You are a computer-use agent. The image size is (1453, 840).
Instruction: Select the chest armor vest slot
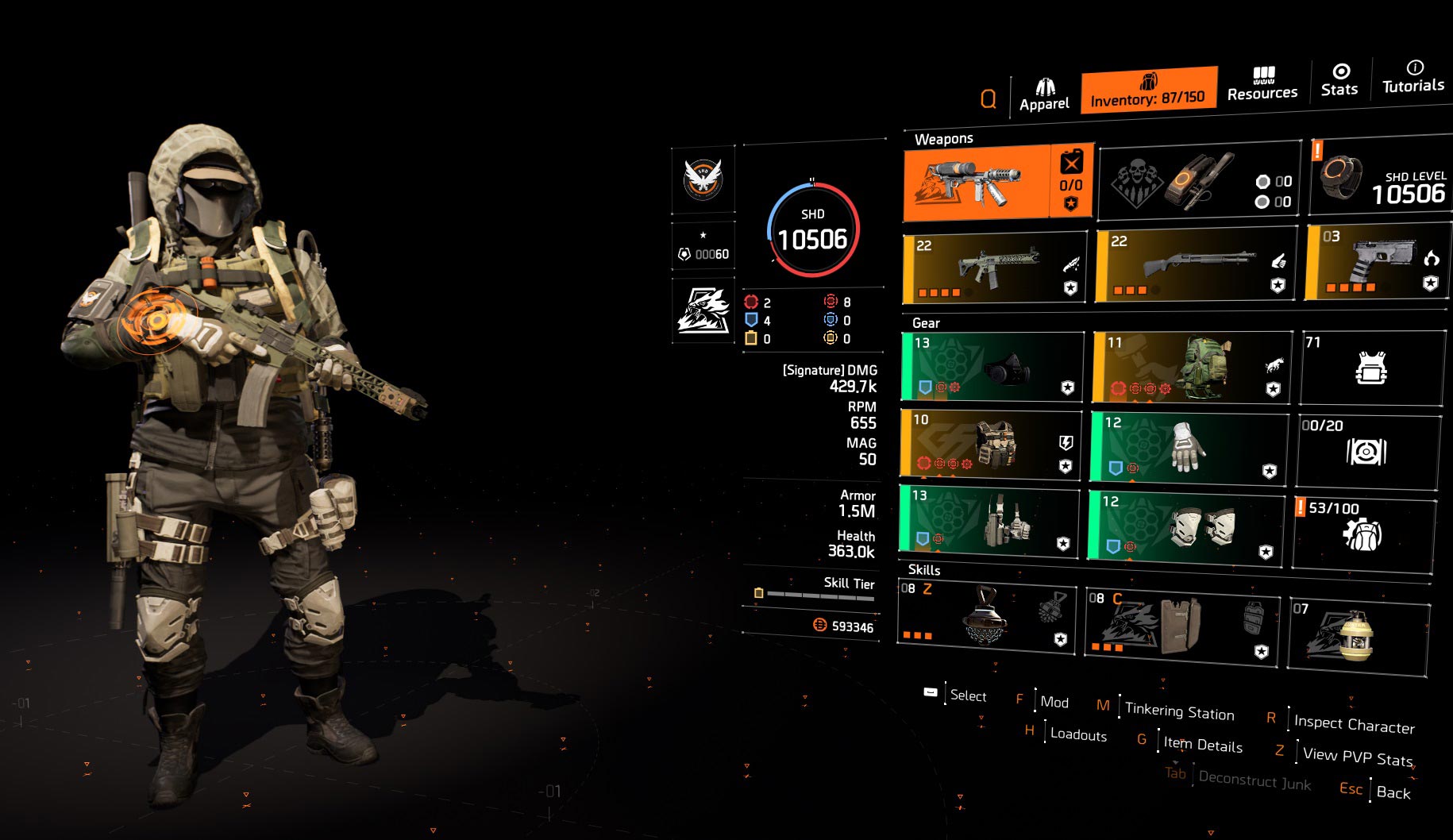(x=991, y=444)
